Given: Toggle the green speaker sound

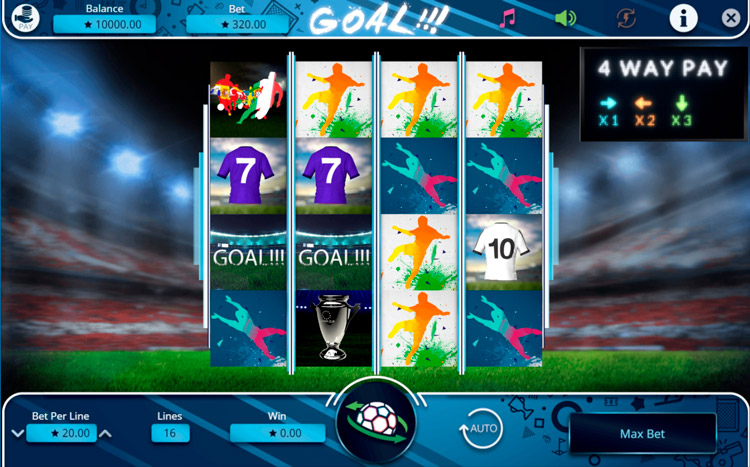Looking at the screenshot, I should (566, 18).
